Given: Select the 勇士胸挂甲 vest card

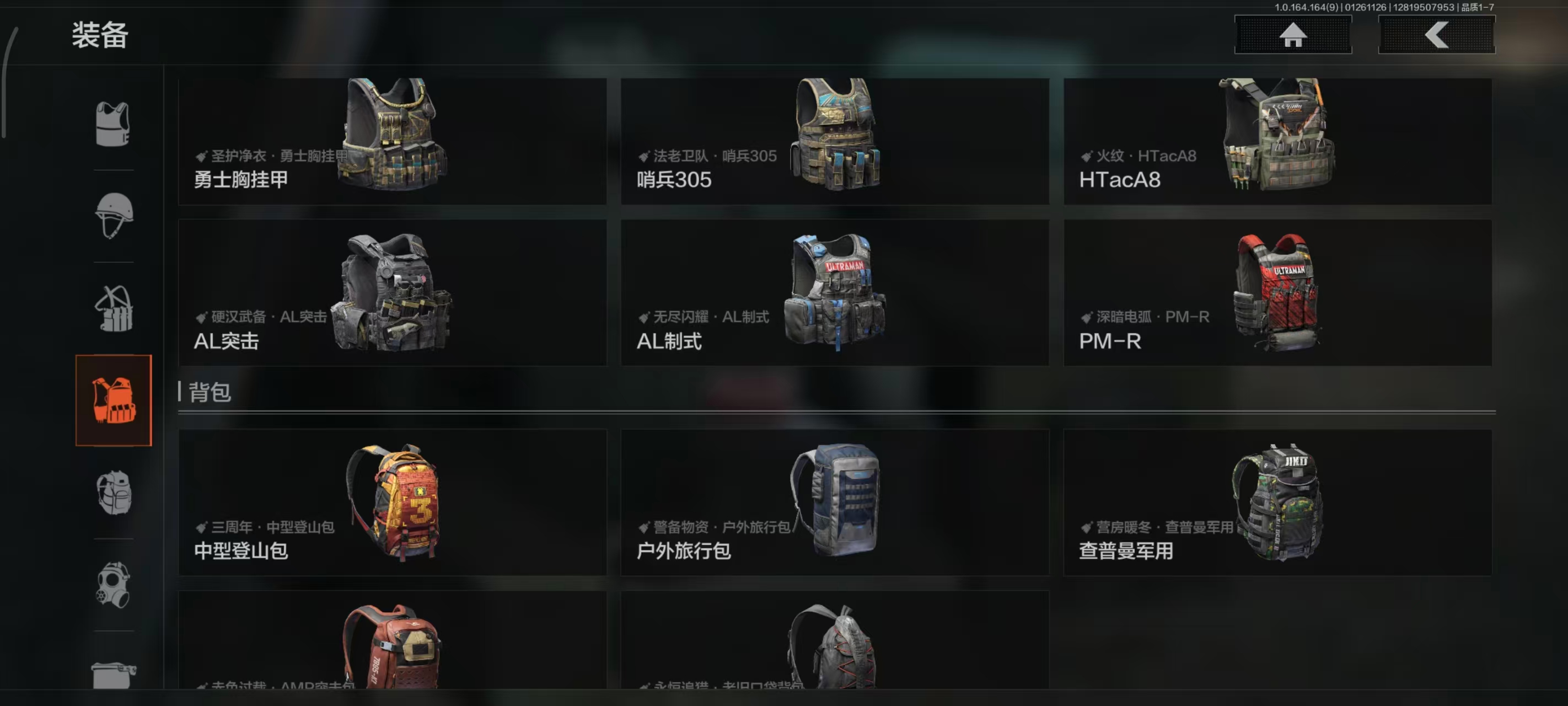Looking at the screenshot, I should pos(393,141).
